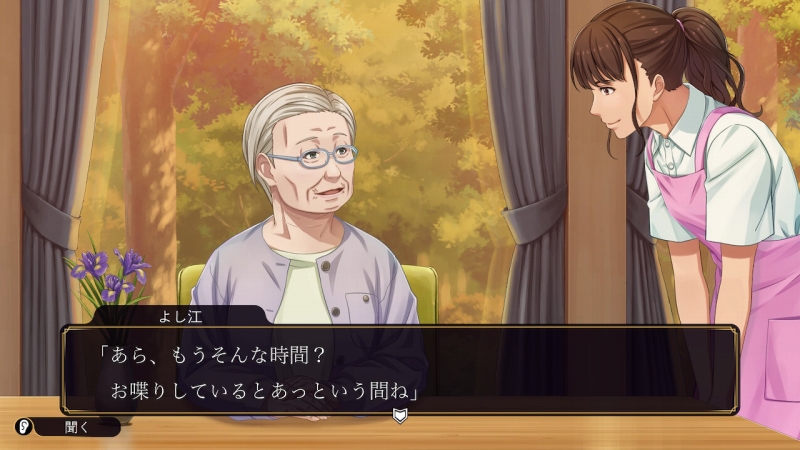Click the 聞く (listen) button
800x450 pixels.
pyautogui.click(x=77, y=427)
